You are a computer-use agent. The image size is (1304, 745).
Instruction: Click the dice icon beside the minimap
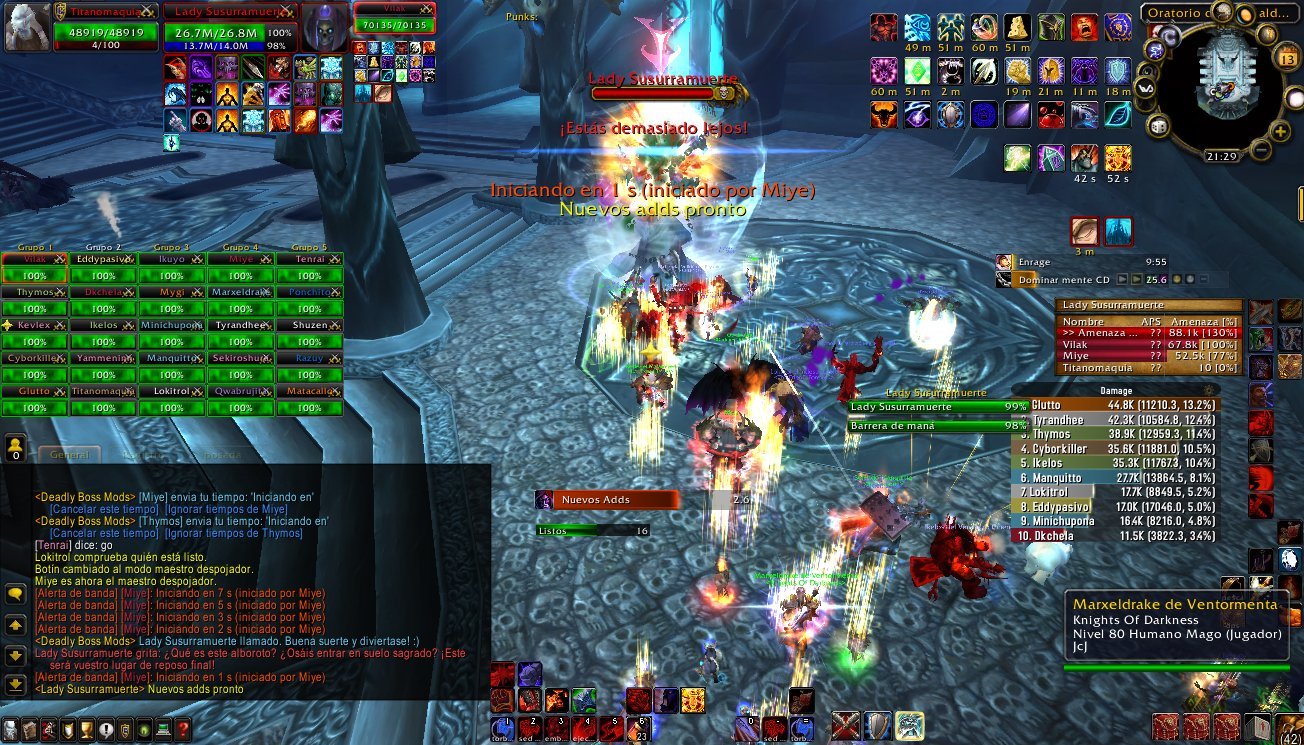point(1158,127)
